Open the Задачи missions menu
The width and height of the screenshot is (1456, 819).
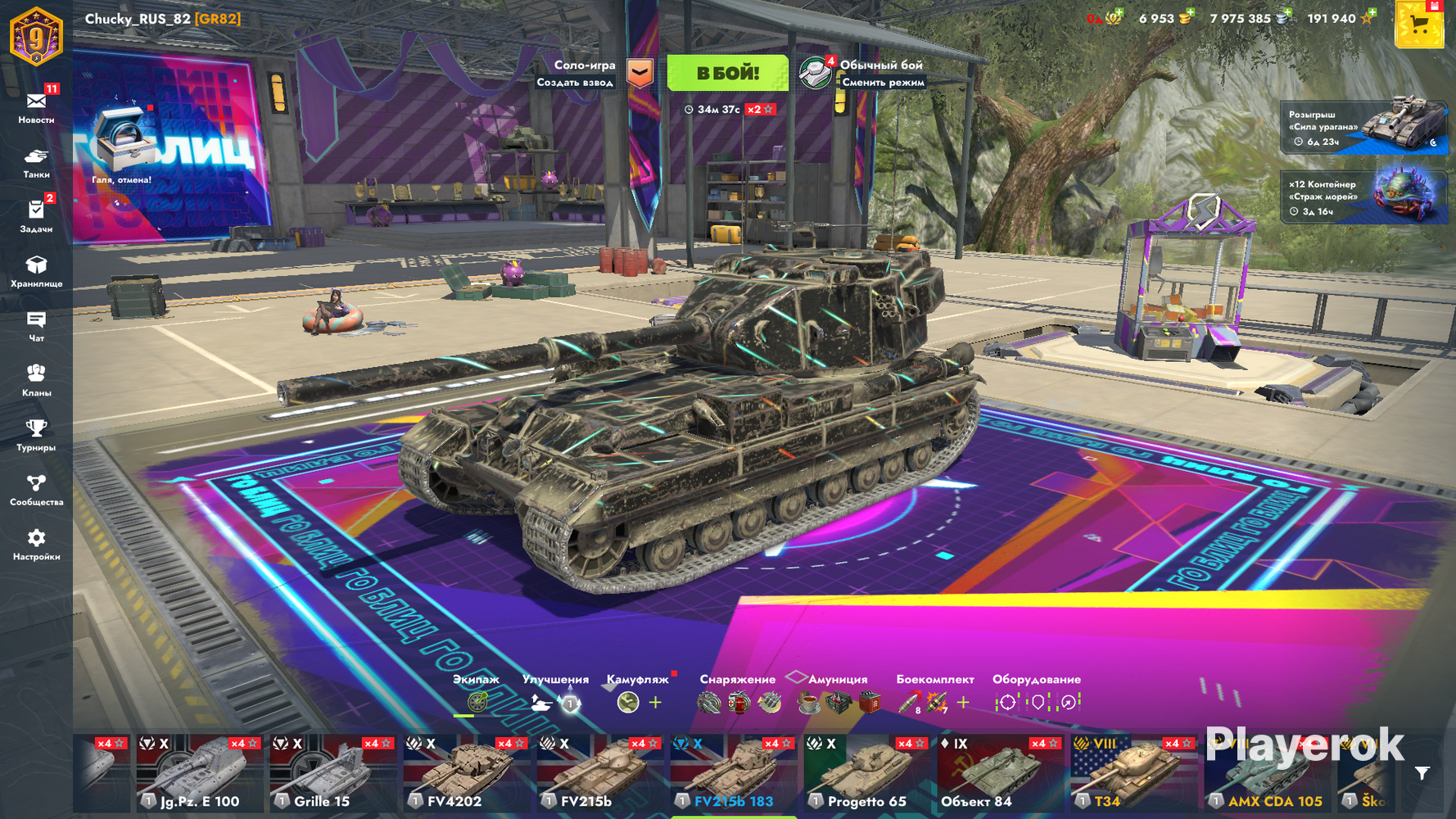[x=36, y=216]
